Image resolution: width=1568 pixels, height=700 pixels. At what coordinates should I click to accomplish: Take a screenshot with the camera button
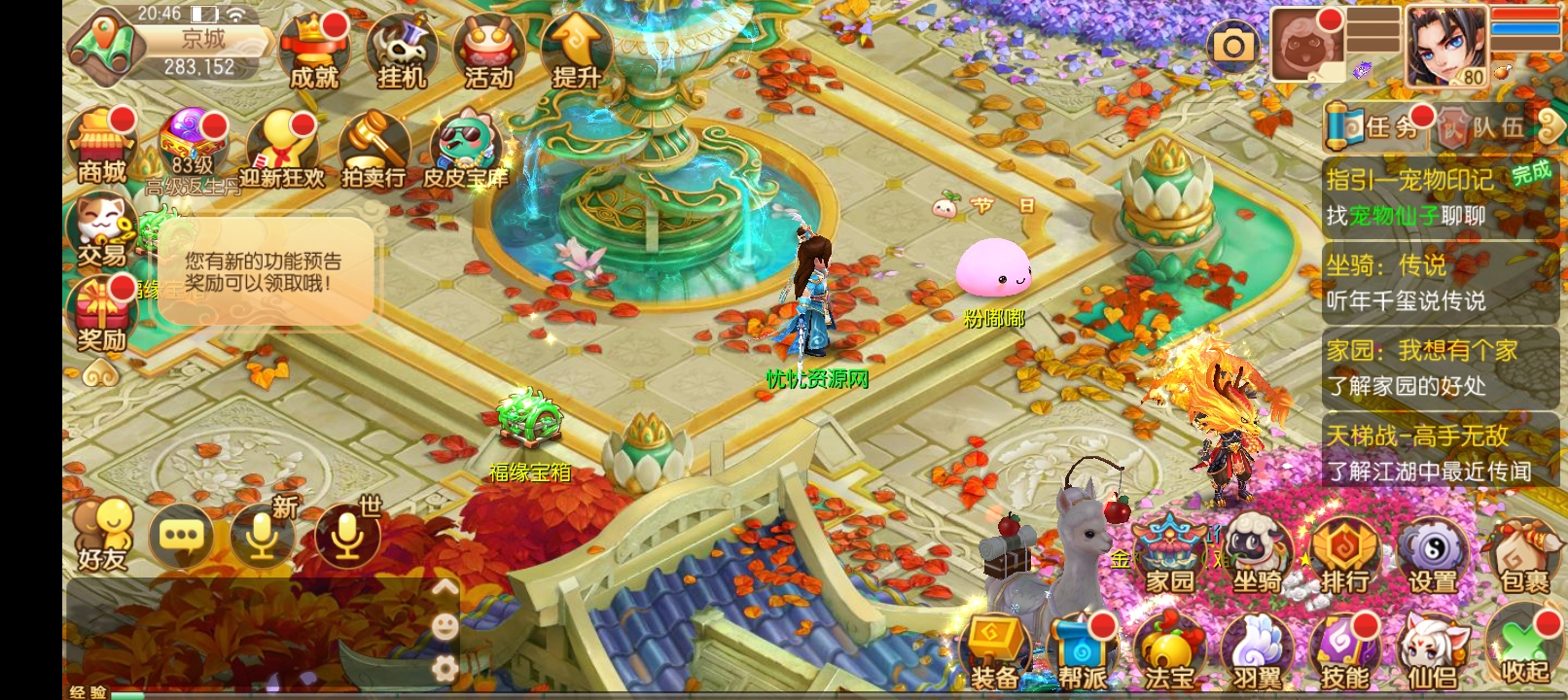tap(1232, 46)
